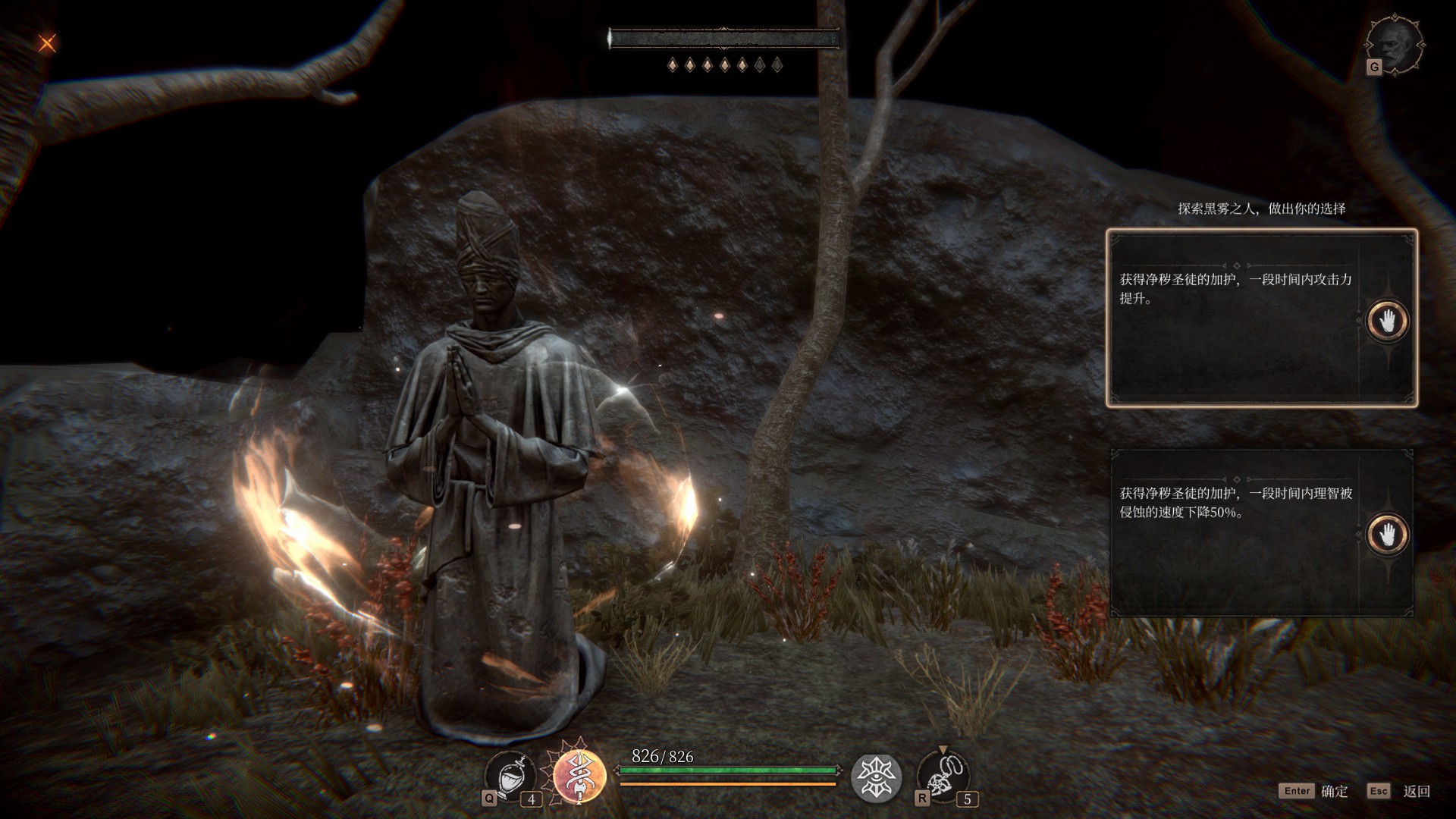Screen dimensions: 1456x819
Task: Activate the glowing red sigil skill
Action: pyautogui.click(x=579, y=776)
